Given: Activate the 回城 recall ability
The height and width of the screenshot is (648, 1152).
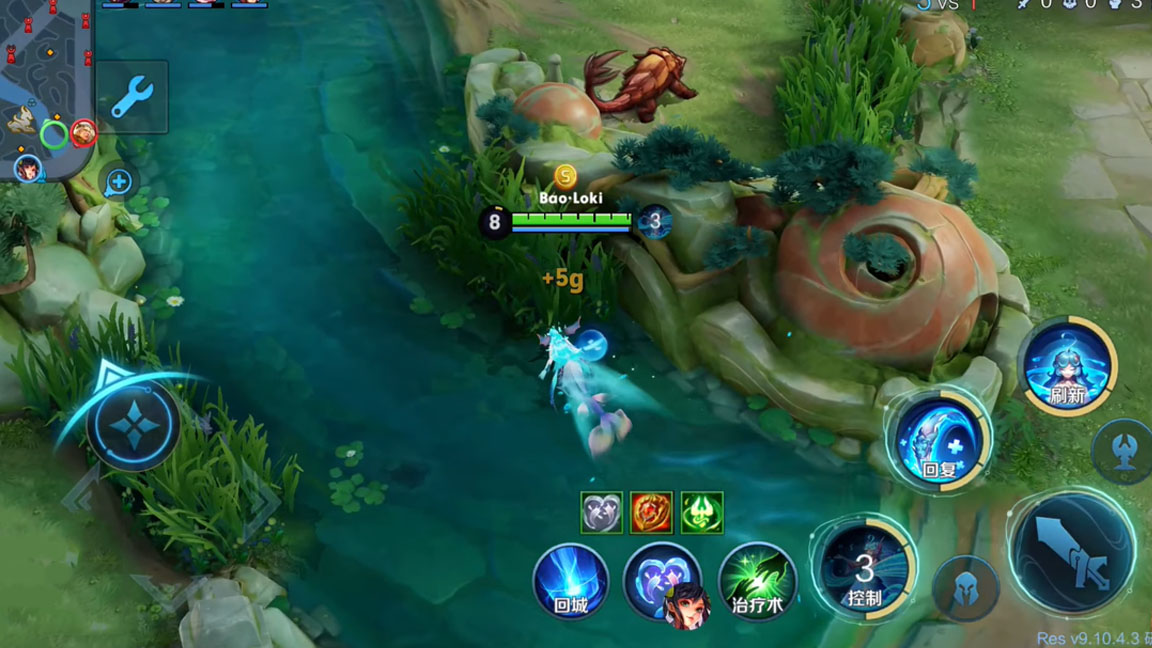Looking at the screenshot, I should (x=571, y=582).
